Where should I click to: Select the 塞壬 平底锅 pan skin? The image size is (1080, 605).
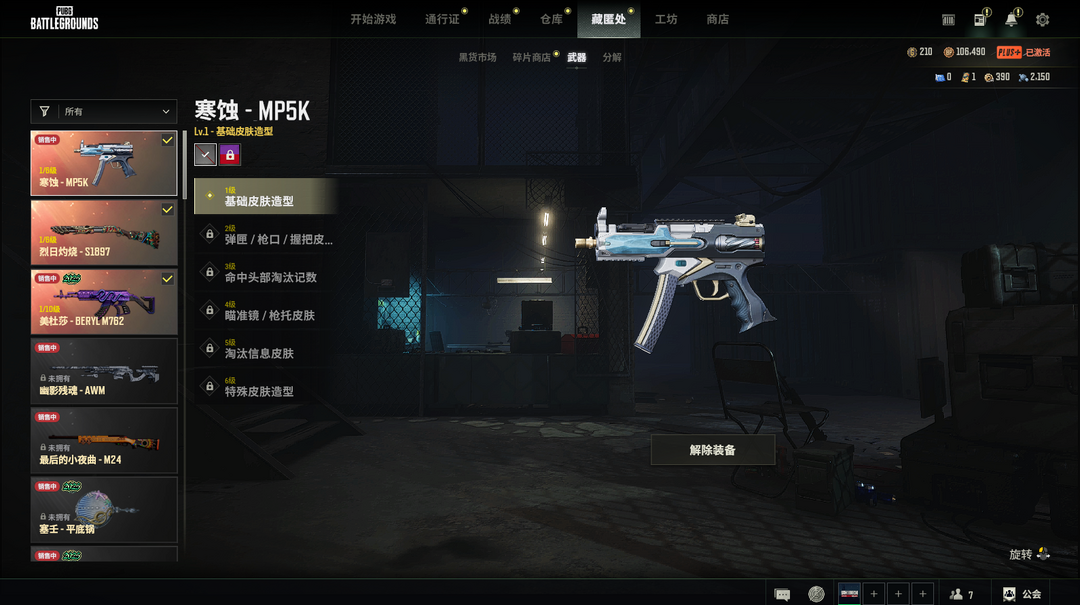[x=104, y=509]
